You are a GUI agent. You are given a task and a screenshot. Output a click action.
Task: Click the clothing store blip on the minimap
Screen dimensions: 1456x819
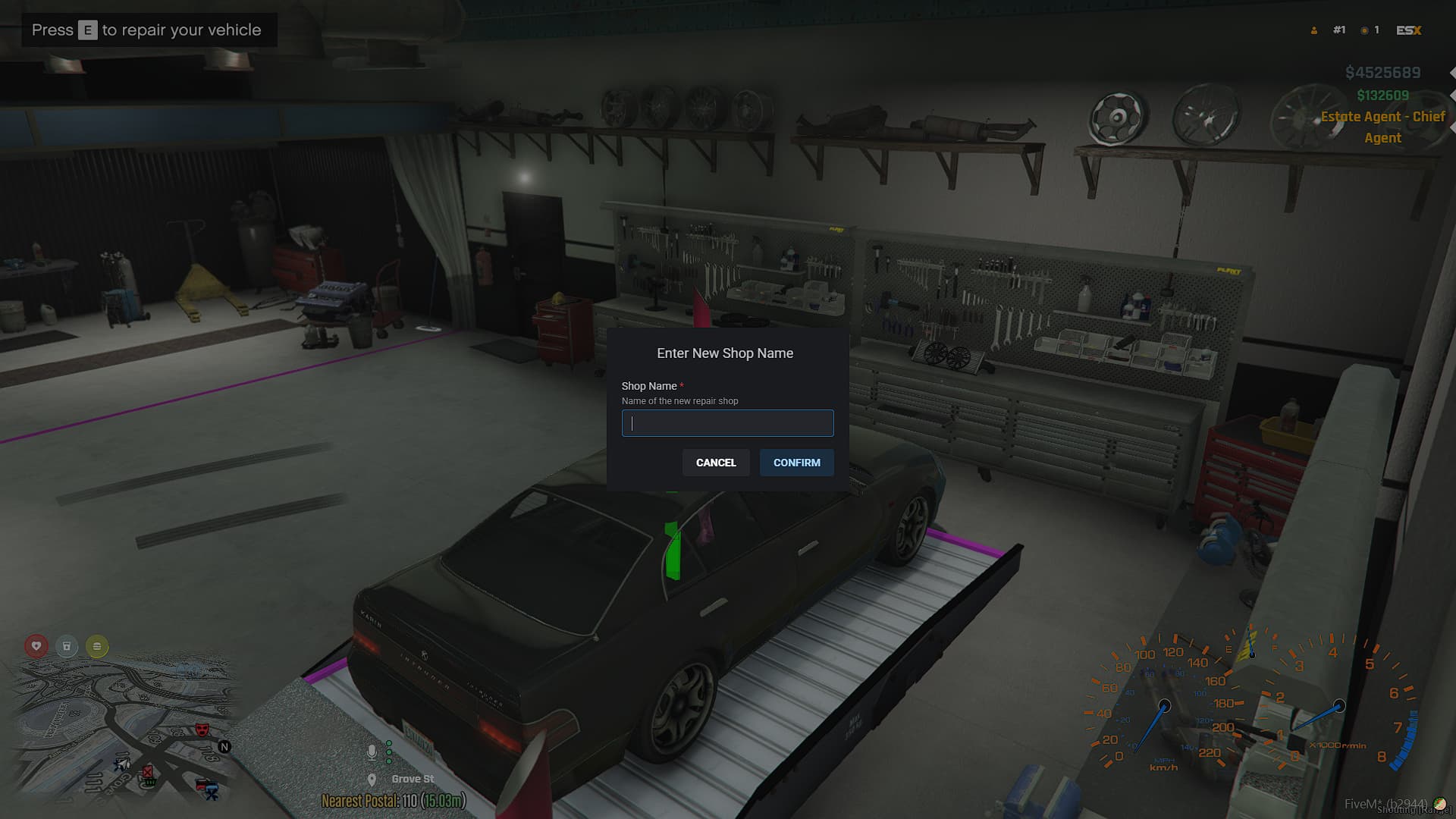199,785
